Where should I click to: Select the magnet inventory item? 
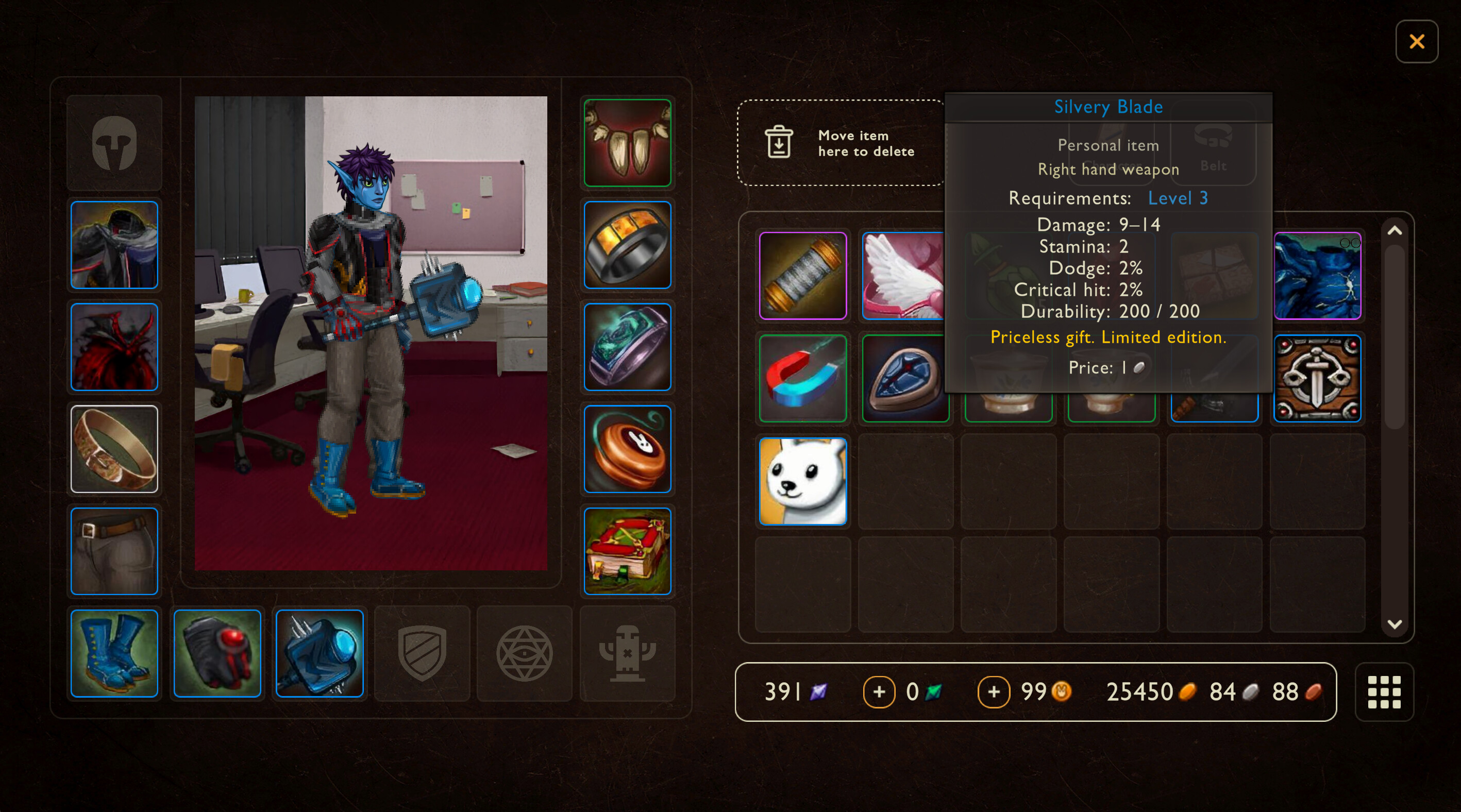[802, 378]
